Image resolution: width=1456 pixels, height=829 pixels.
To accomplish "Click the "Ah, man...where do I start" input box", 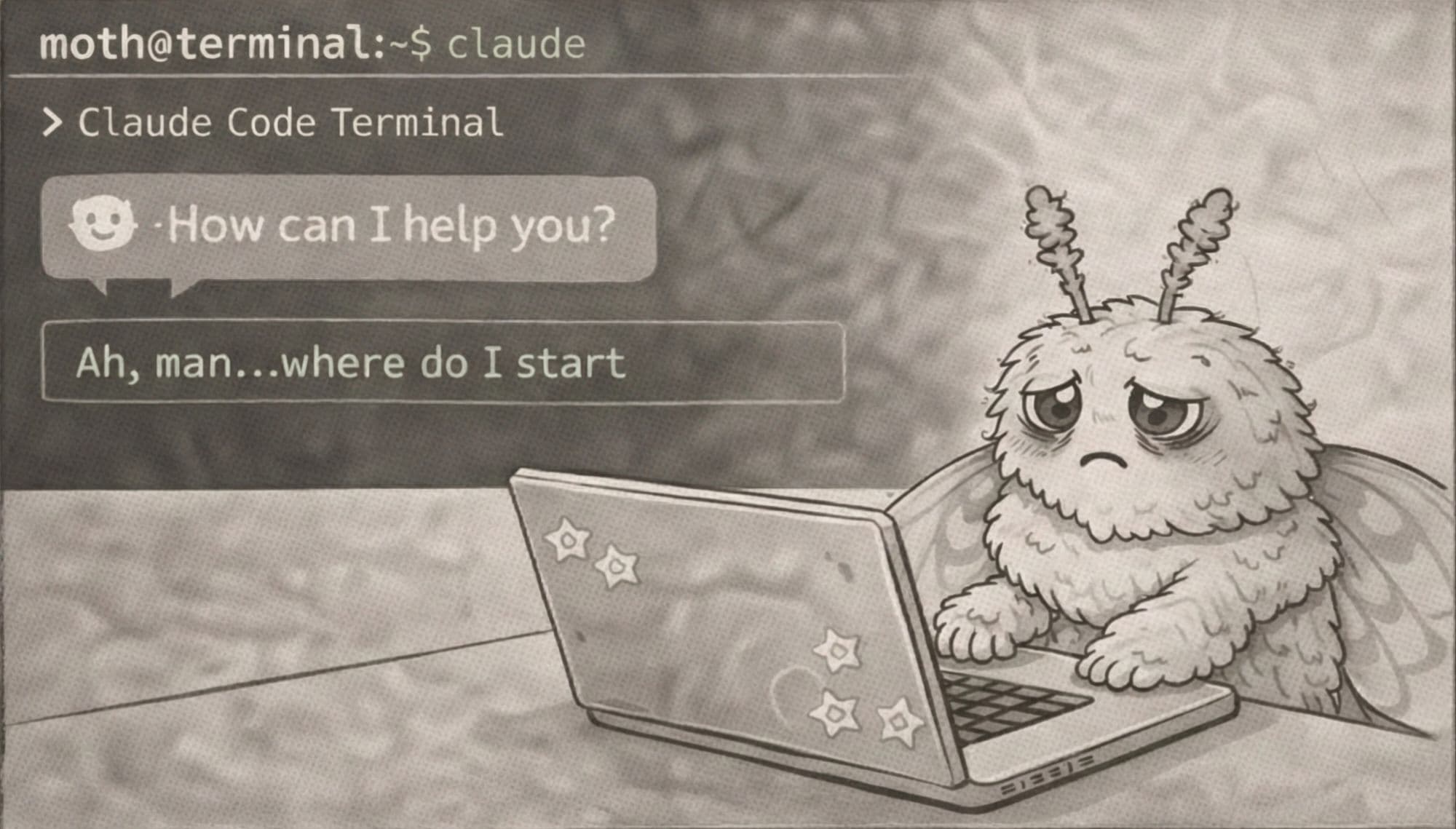I will pos(443,362).
